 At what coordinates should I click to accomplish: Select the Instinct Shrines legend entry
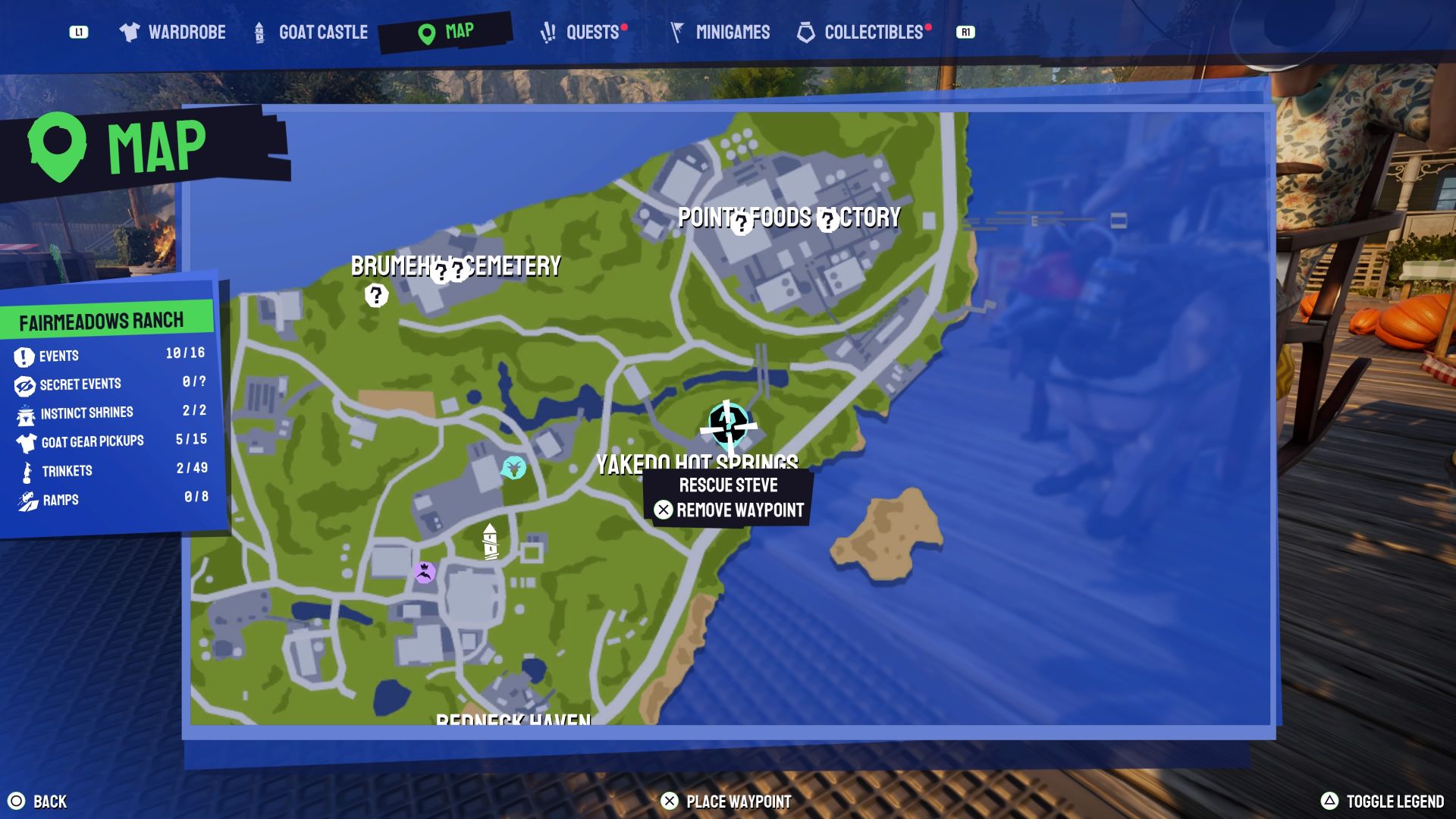pyautogui.click(x=109, y=413)
